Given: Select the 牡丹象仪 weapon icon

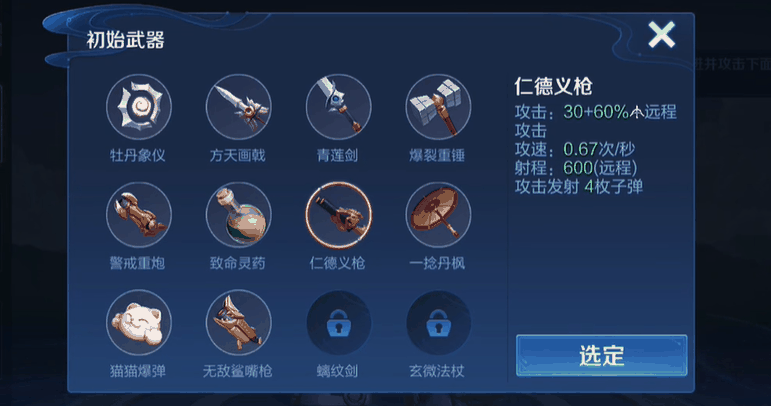Looking at the screenshot, I should click(x=139, y=107).
